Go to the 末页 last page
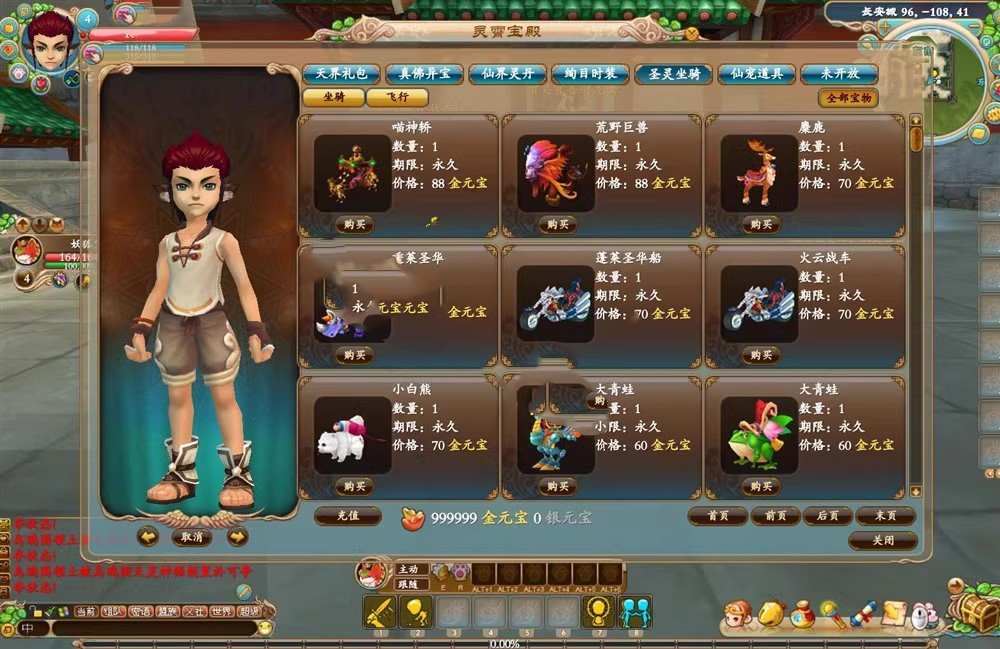1000x649 pixels. (885, 516)
